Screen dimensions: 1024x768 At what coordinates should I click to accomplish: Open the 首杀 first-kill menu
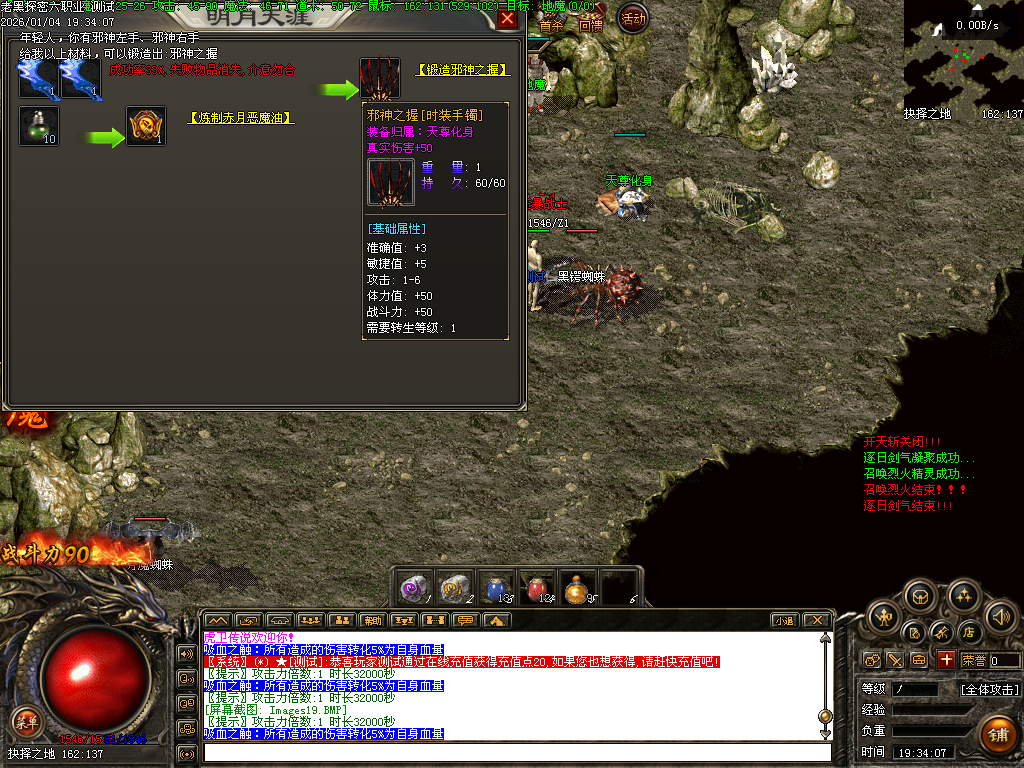coord(551,25)
